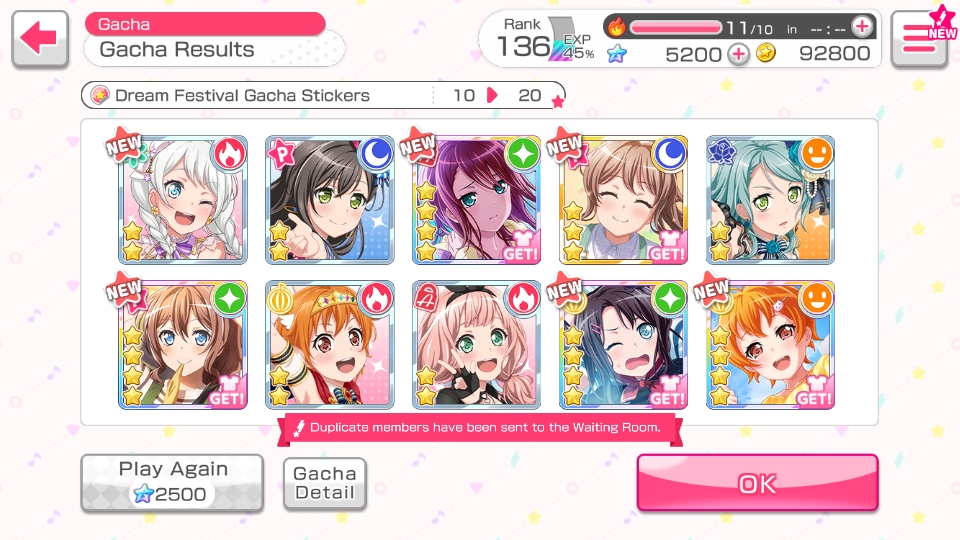The width and height of the screenshot is (960, 540).
Task: View the short orange-haired girl card
Action: (x=771, y=345)
